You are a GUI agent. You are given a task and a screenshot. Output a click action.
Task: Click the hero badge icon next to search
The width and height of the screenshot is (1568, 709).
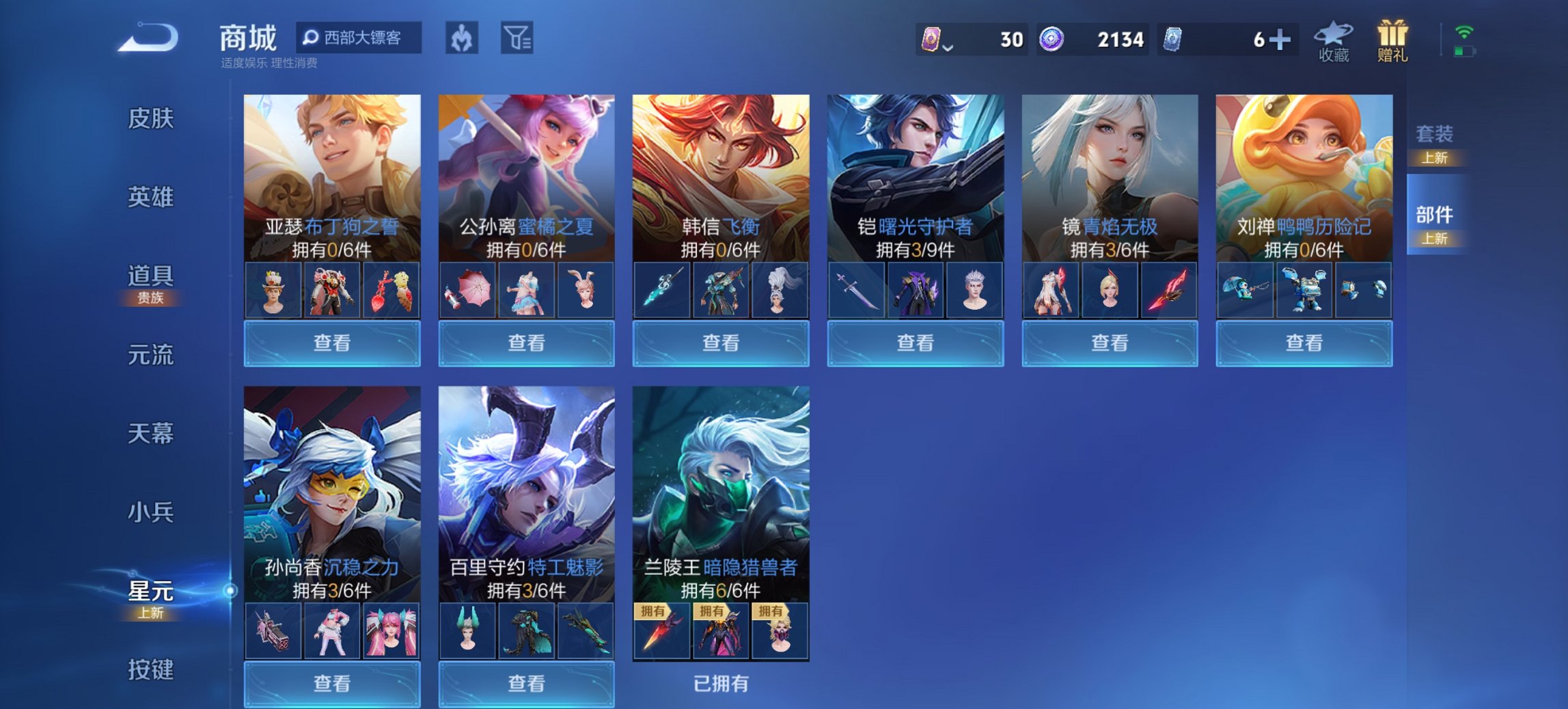click(459, 39)
